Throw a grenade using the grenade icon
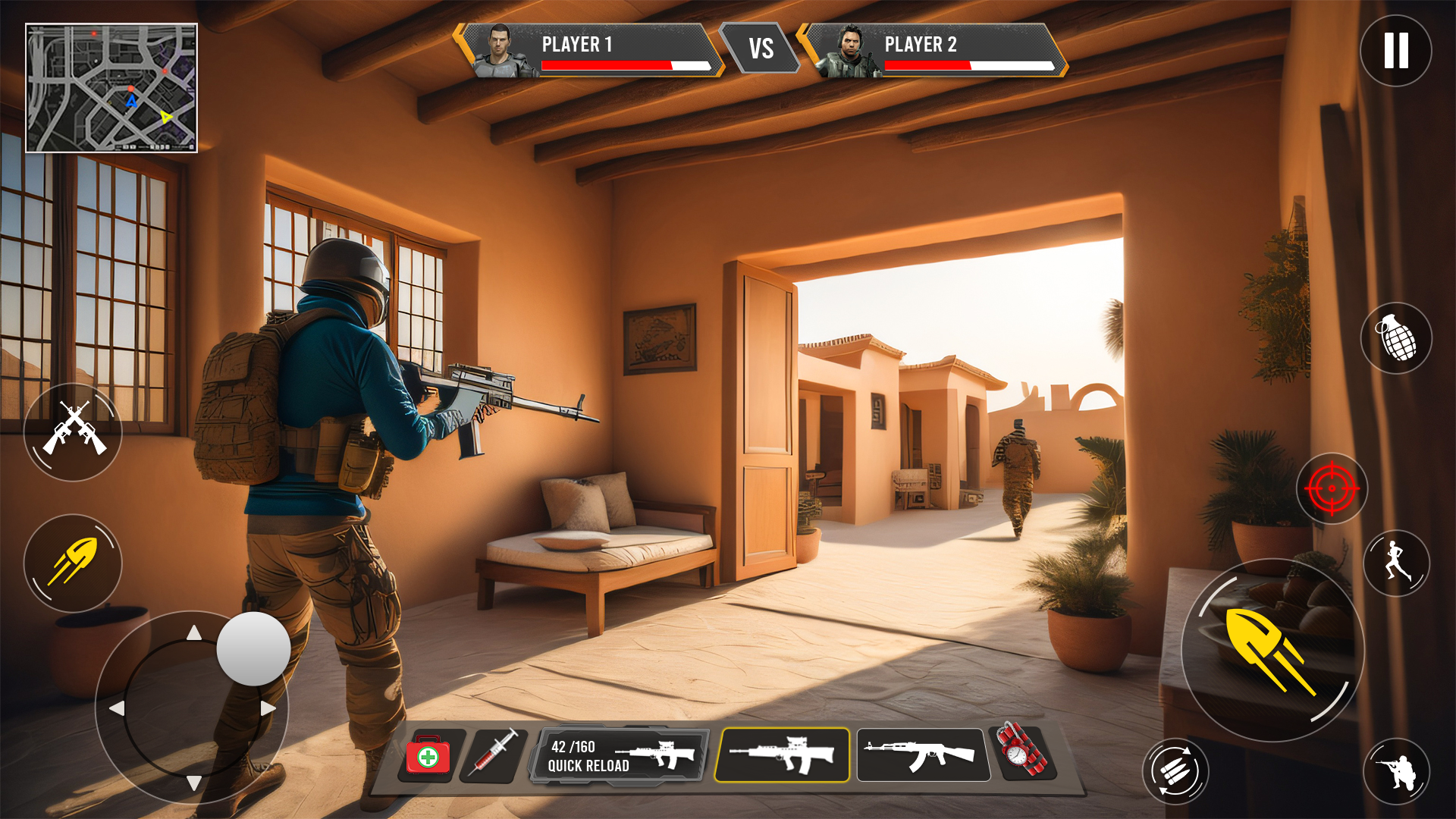The height and width of the screenshot is (819, 1456). 1396,337
